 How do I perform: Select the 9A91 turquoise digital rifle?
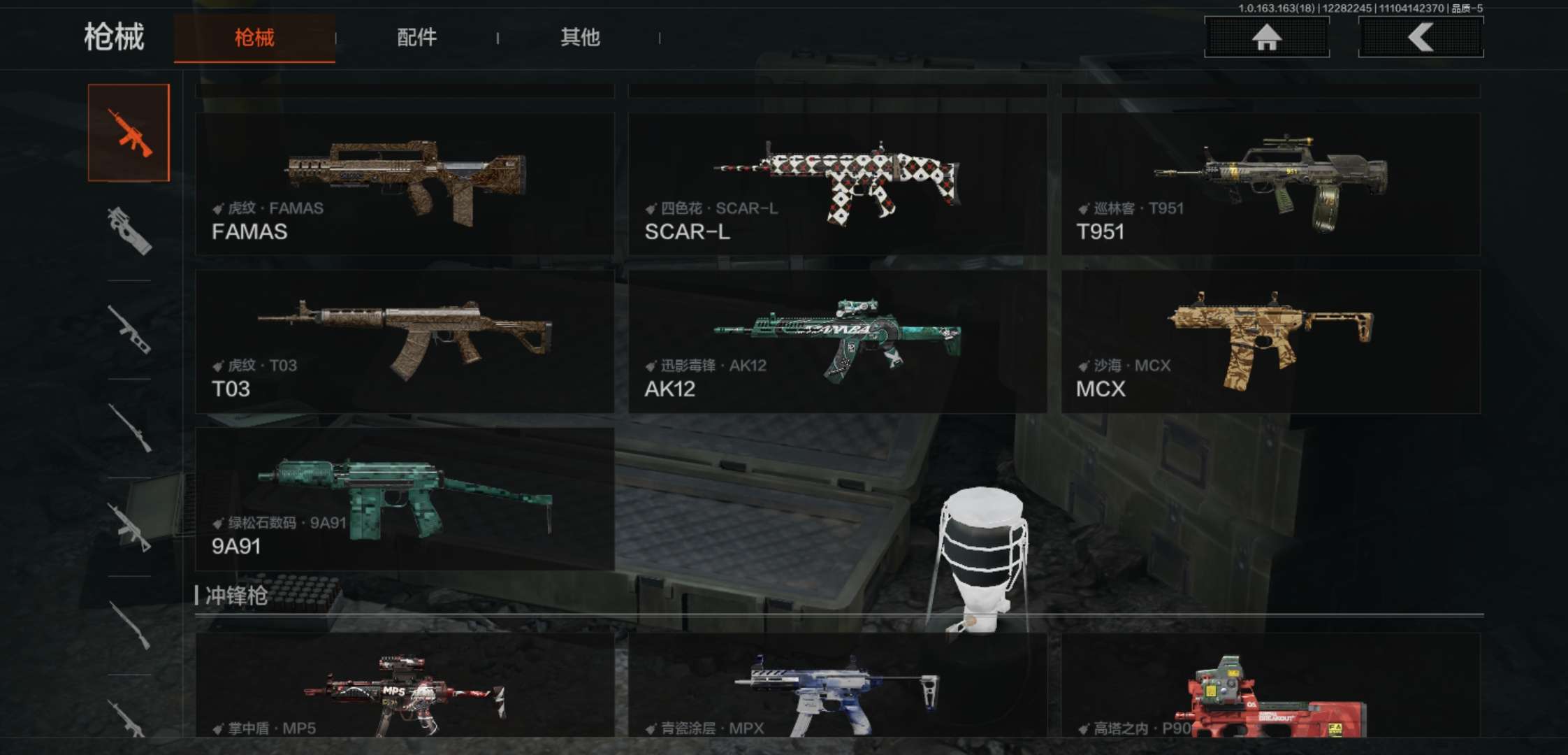pyautogui.click(x=405, y=498)
